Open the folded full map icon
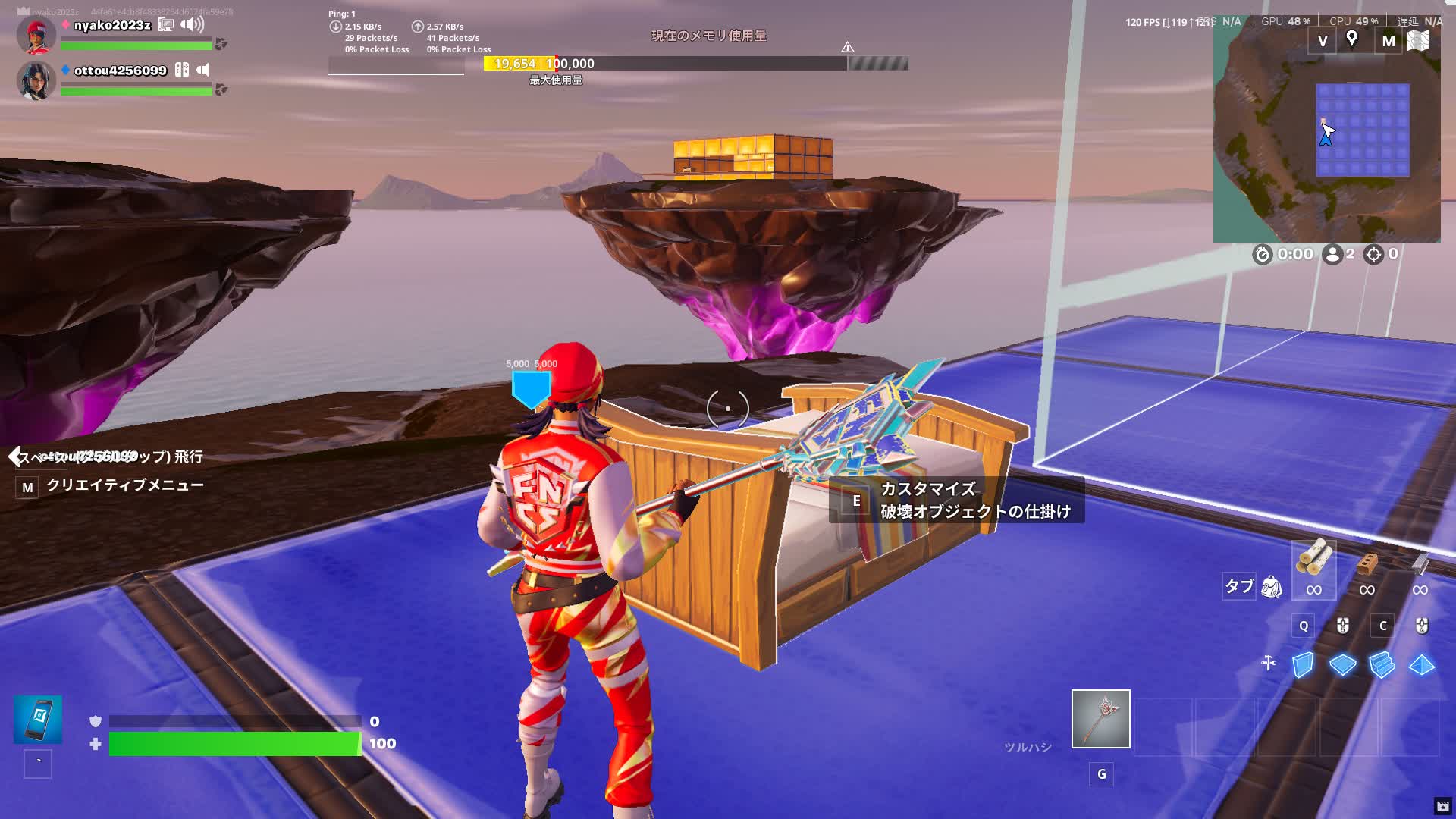The height and width of the screenshot is (819, 1456). click(x=1418, y=40)
